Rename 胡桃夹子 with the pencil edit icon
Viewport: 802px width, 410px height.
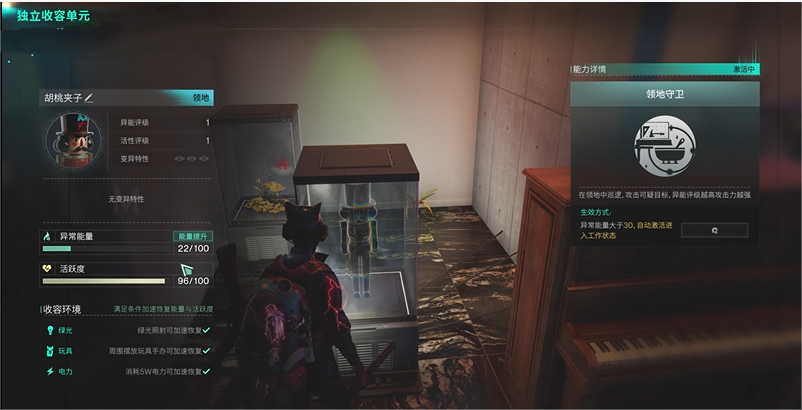point(89,98)
